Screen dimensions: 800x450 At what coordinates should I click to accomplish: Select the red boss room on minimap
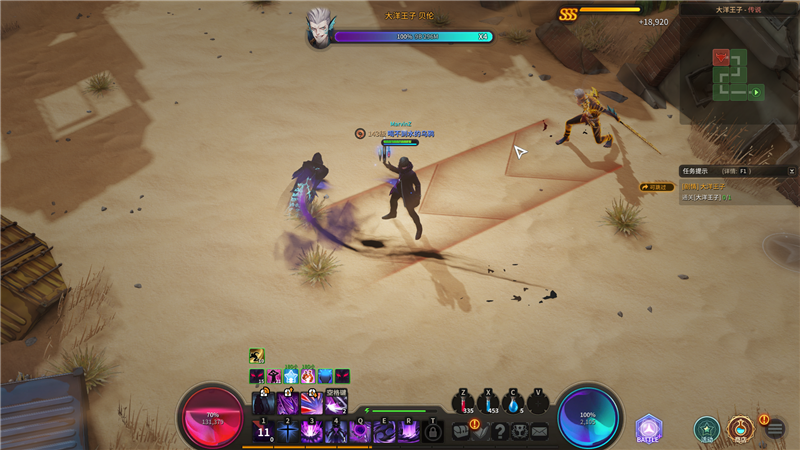tap(722, 58)
